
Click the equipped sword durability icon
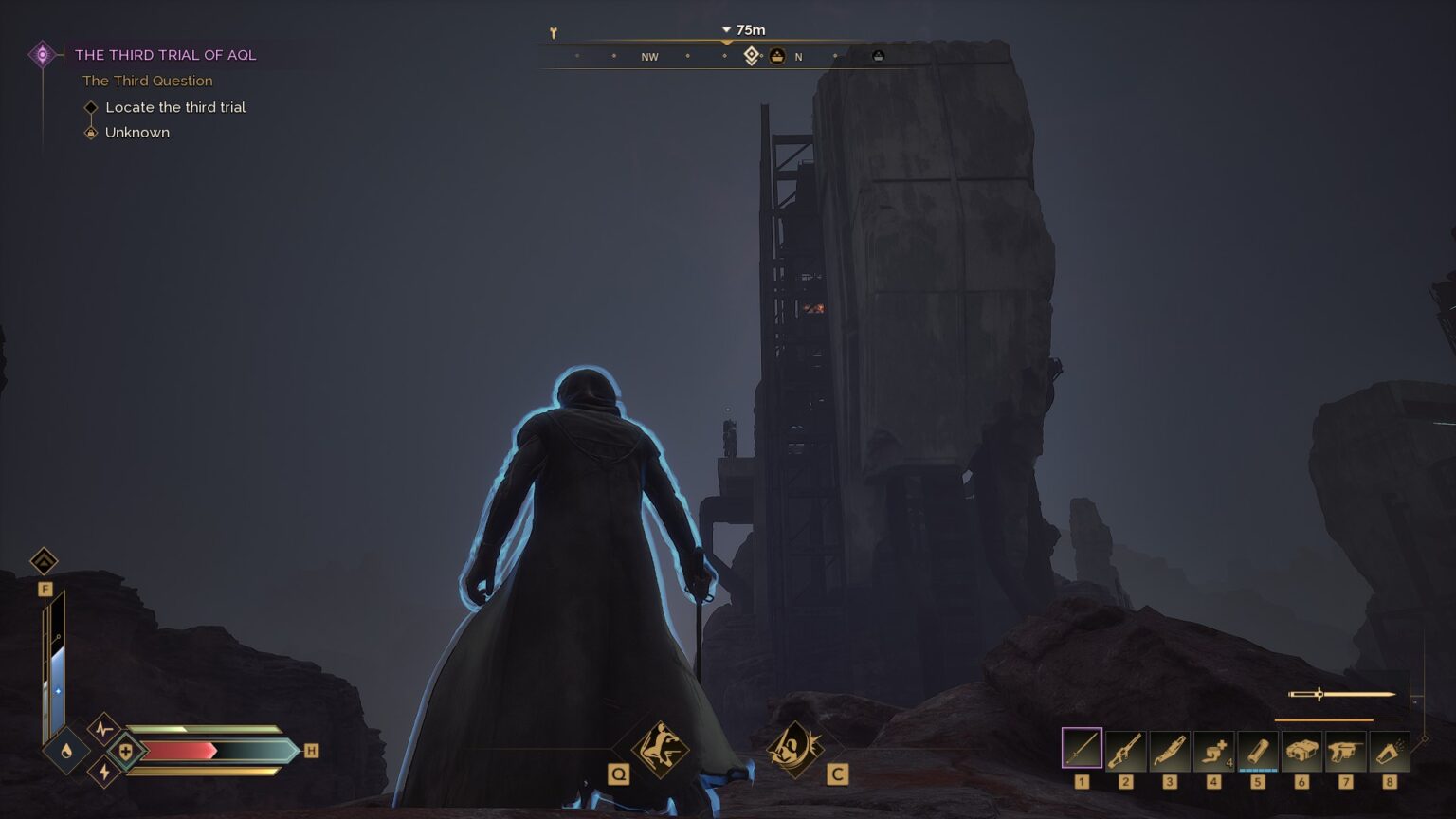pyautogui.click(x=1340, y=695)
